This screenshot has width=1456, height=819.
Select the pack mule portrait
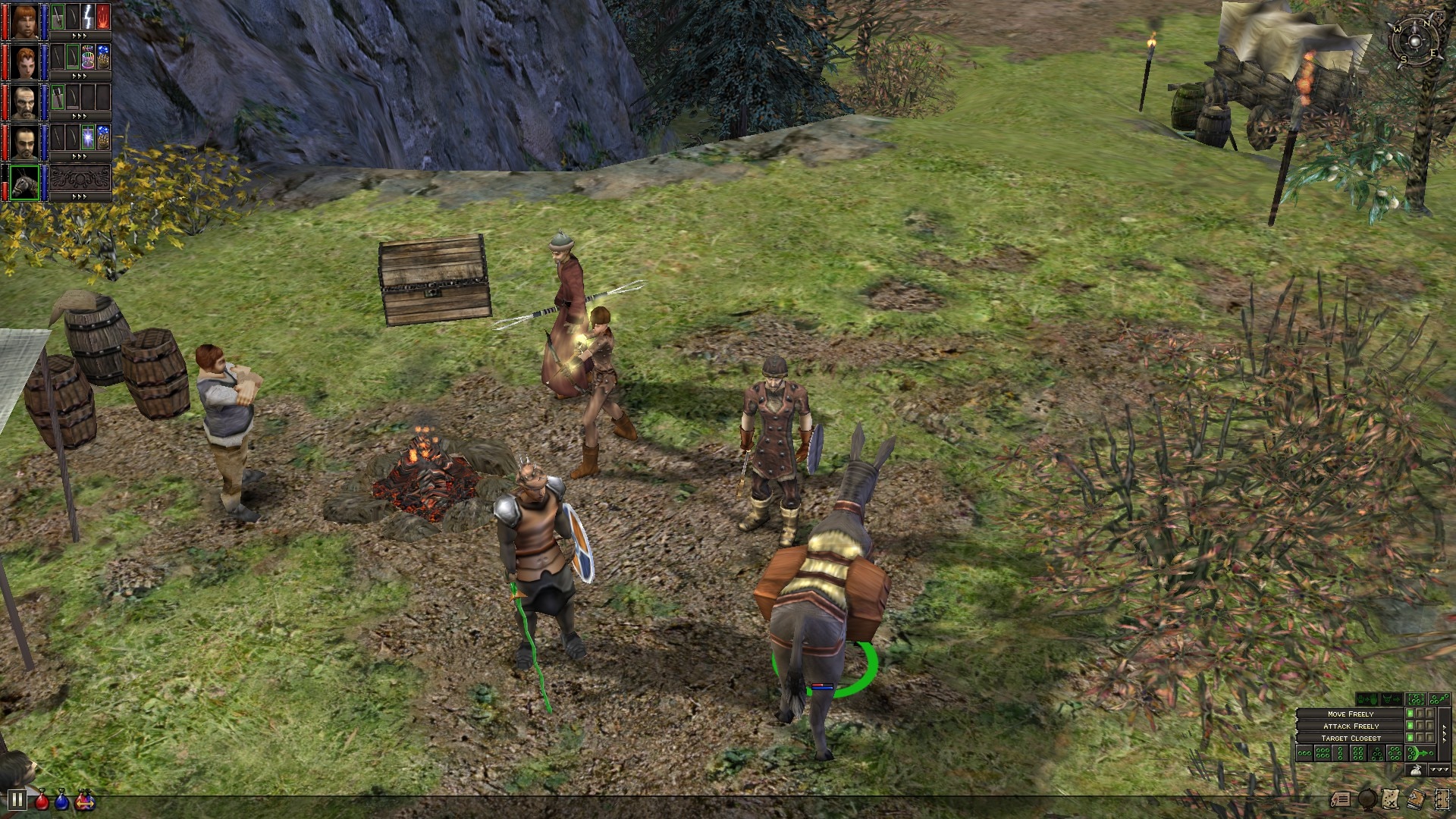tap(24, 184)
